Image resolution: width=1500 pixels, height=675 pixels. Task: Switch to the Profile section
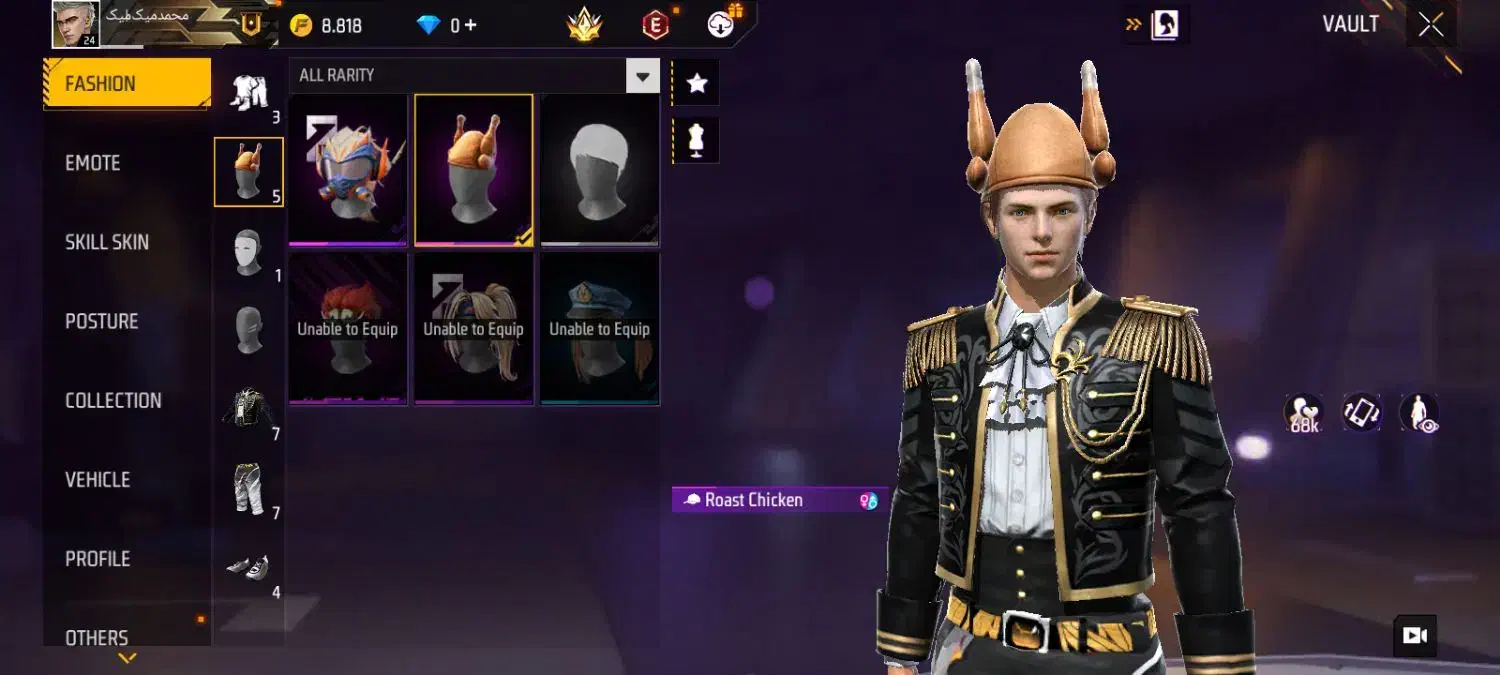[98, 558]
